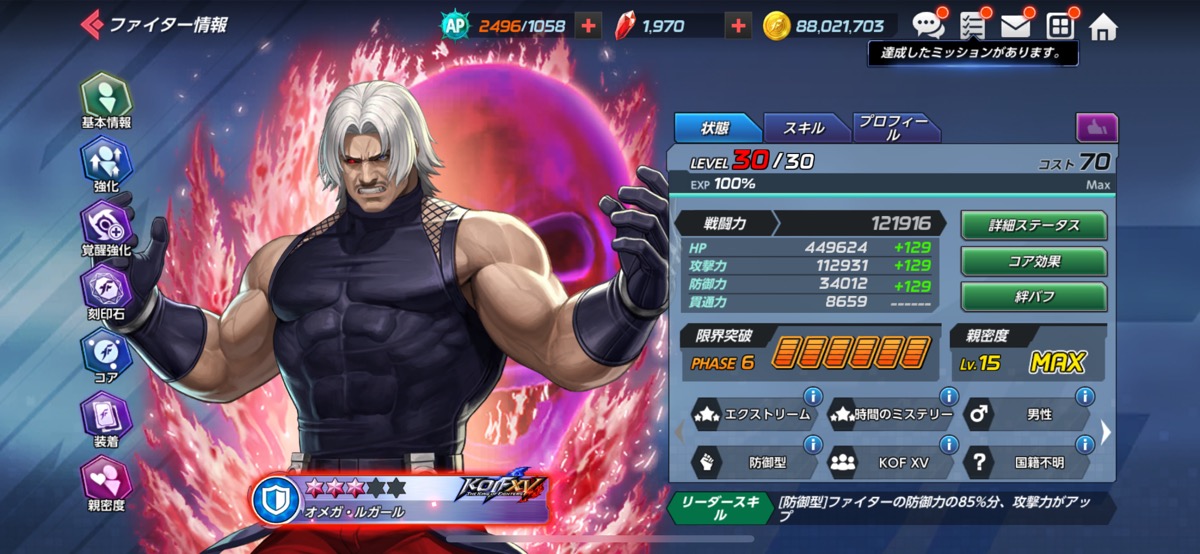The image size is (1200, 554).
Task: Switch to the プロフィール tab
Action: [x=894, y=128]
